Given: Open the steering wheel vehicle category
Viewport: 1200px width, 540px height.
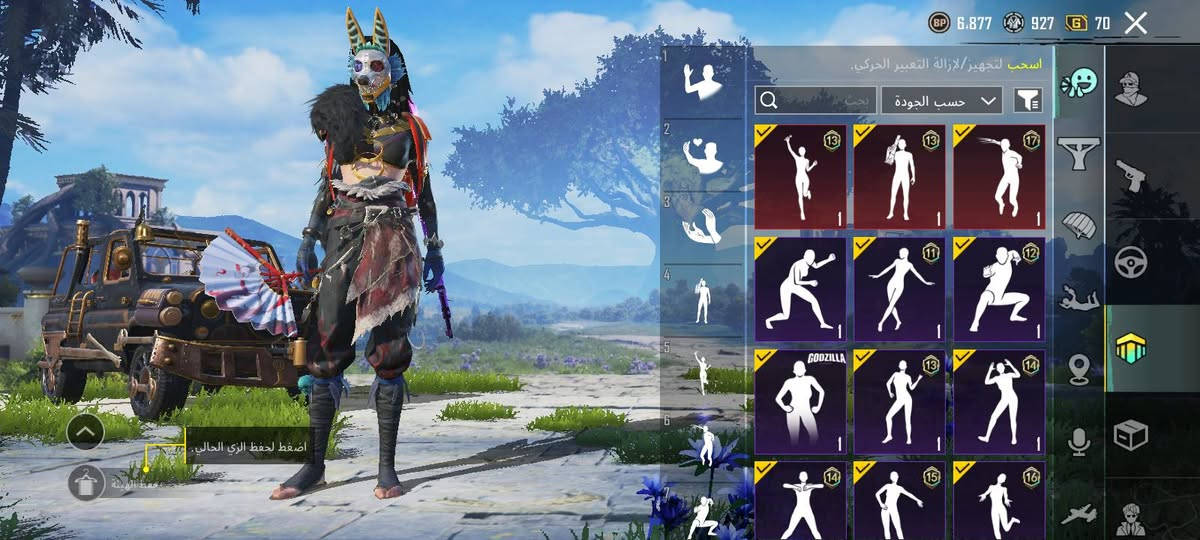Looking at the screenshot, I should [1131, 262].
